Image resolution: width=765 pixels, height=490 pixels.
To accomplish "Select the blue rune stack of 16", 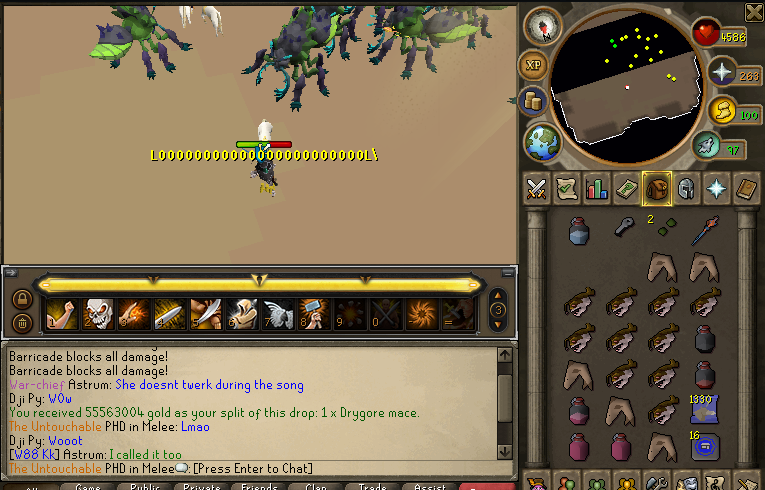I will (x=705, y=445).
